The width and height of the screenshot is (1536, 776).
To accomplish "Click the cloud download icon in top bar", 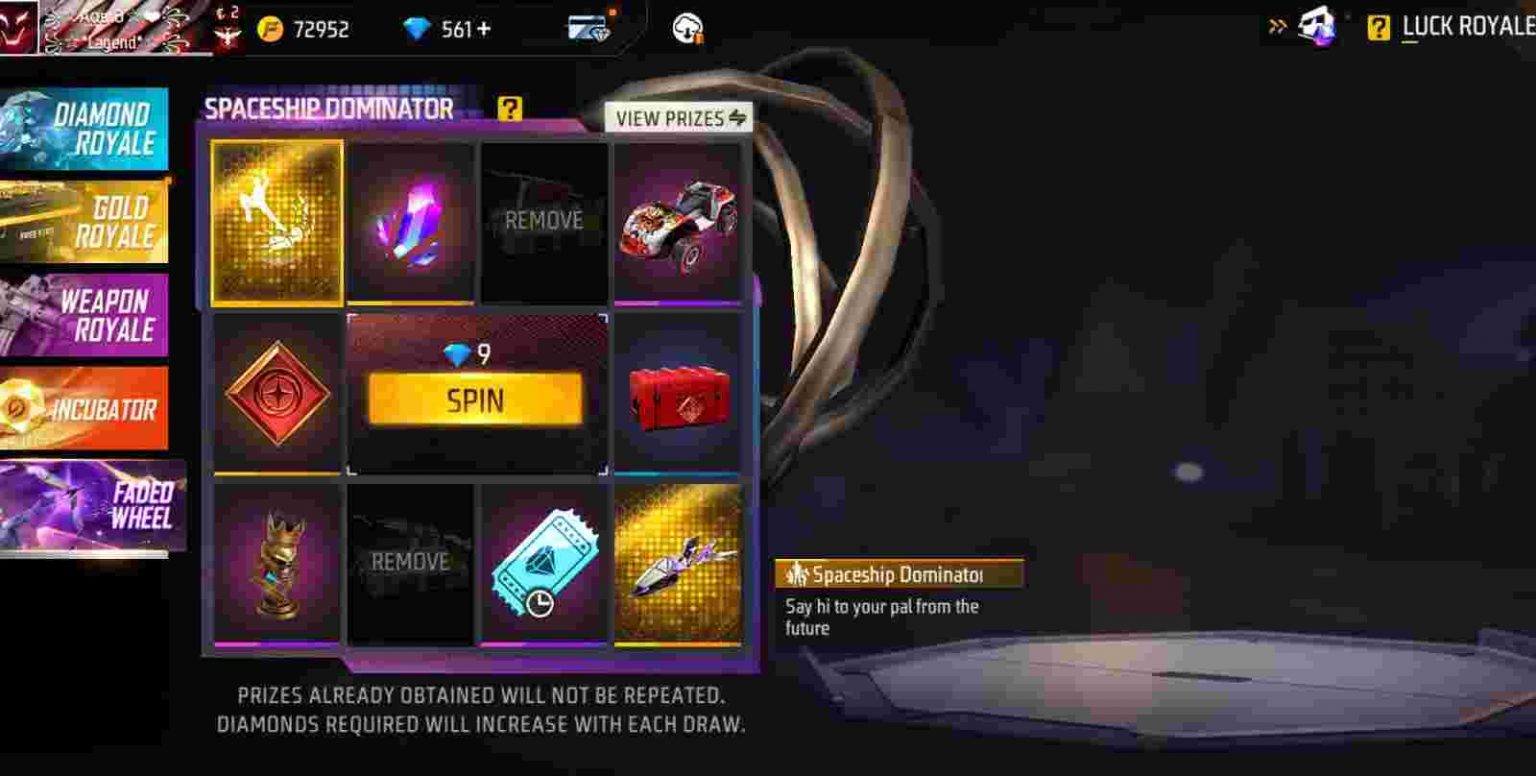I will 685,27.
